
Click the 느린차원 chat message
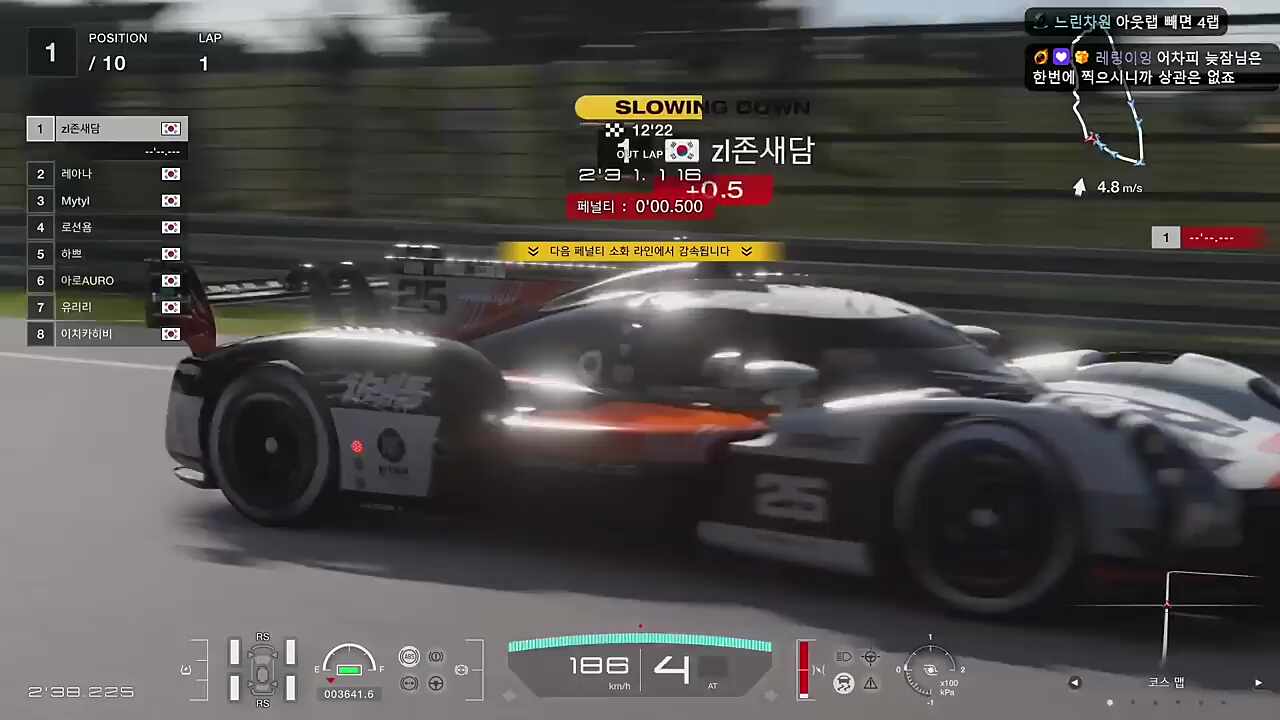(1125, 20)
